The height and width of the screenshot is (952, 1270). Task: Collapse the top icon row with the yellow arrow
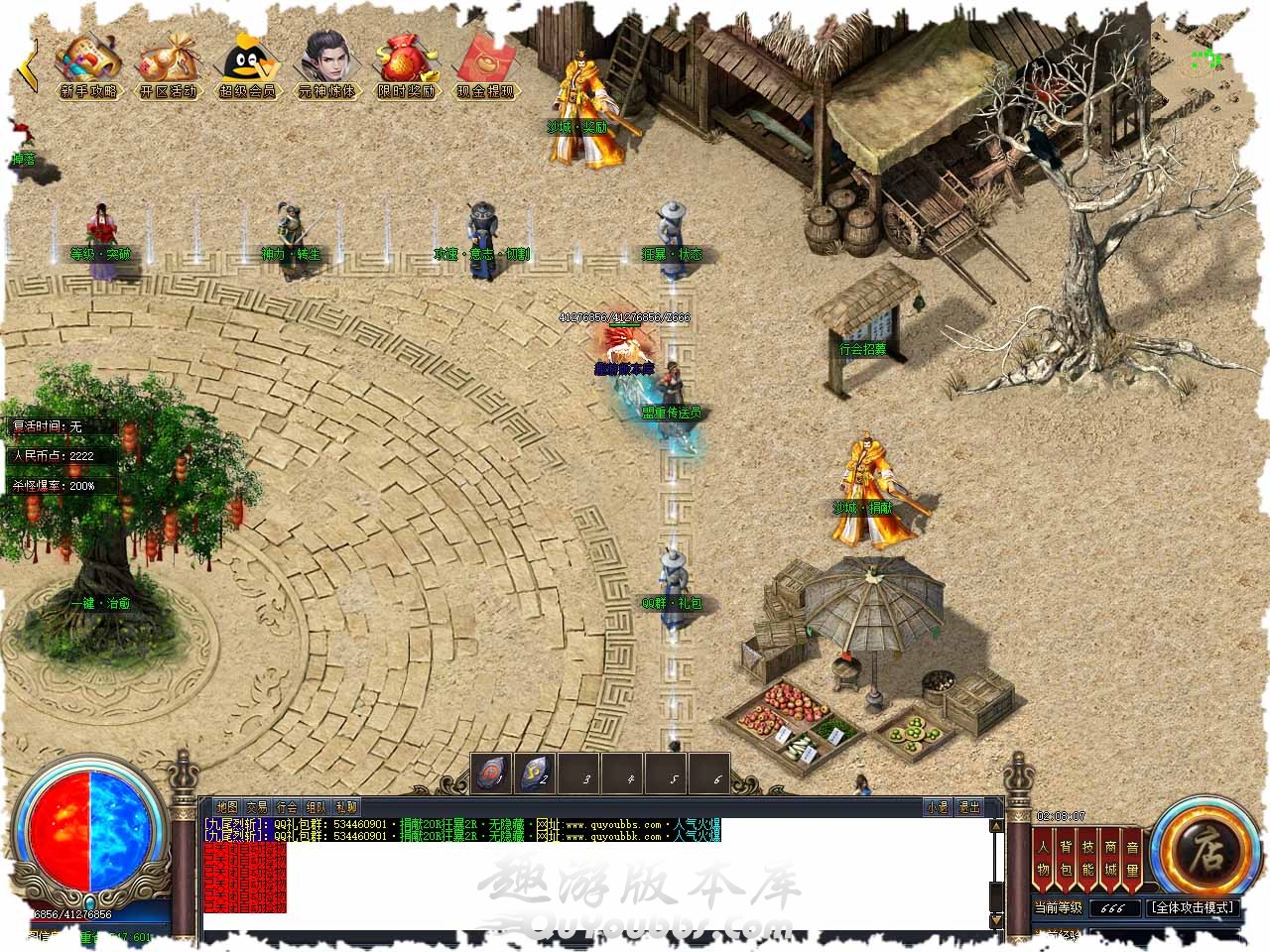coord(30,64)
